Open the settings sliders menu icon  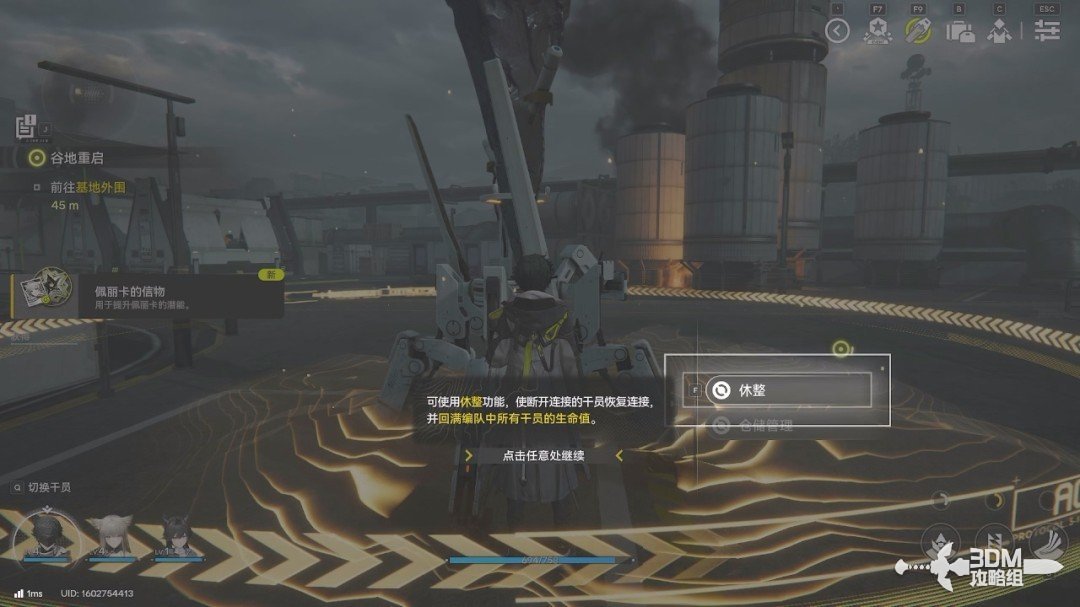[x=1047, y=30]
